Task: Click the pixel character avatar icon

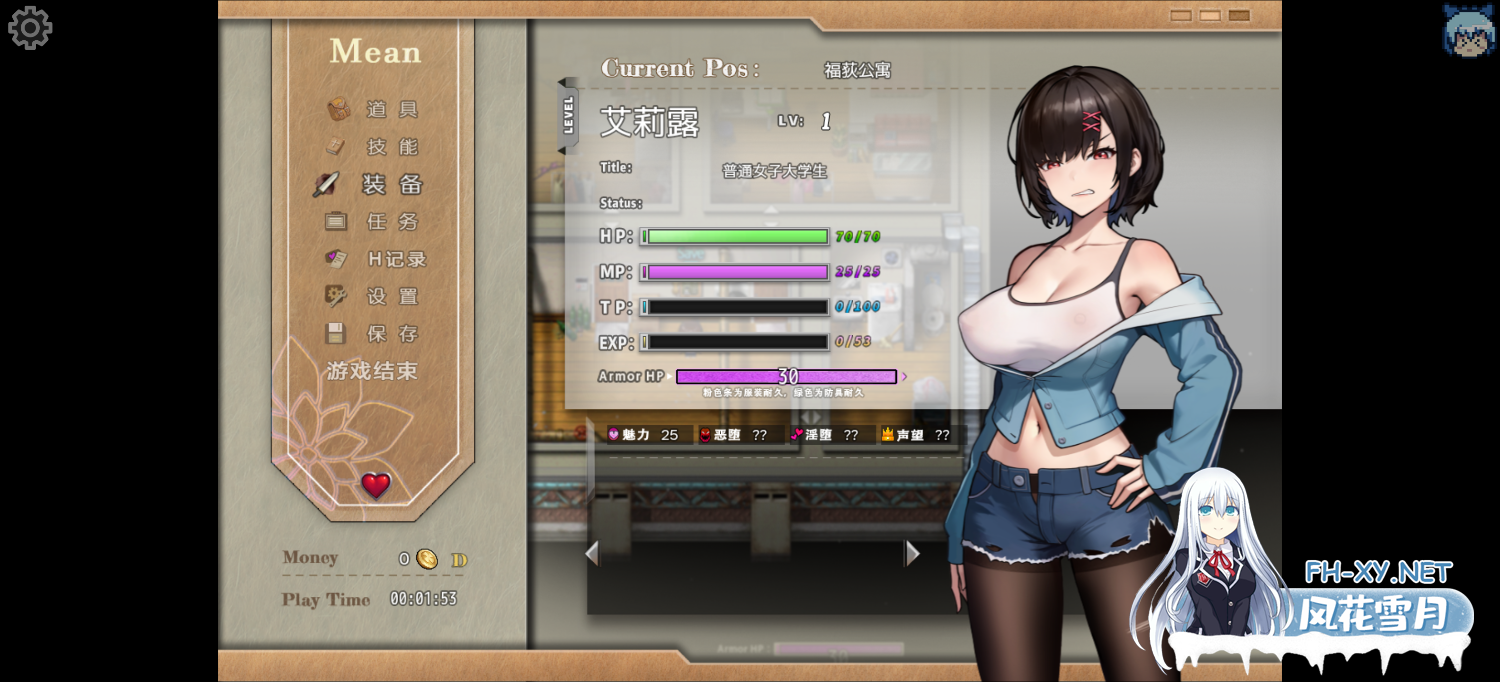Action: coord(1468,30)
